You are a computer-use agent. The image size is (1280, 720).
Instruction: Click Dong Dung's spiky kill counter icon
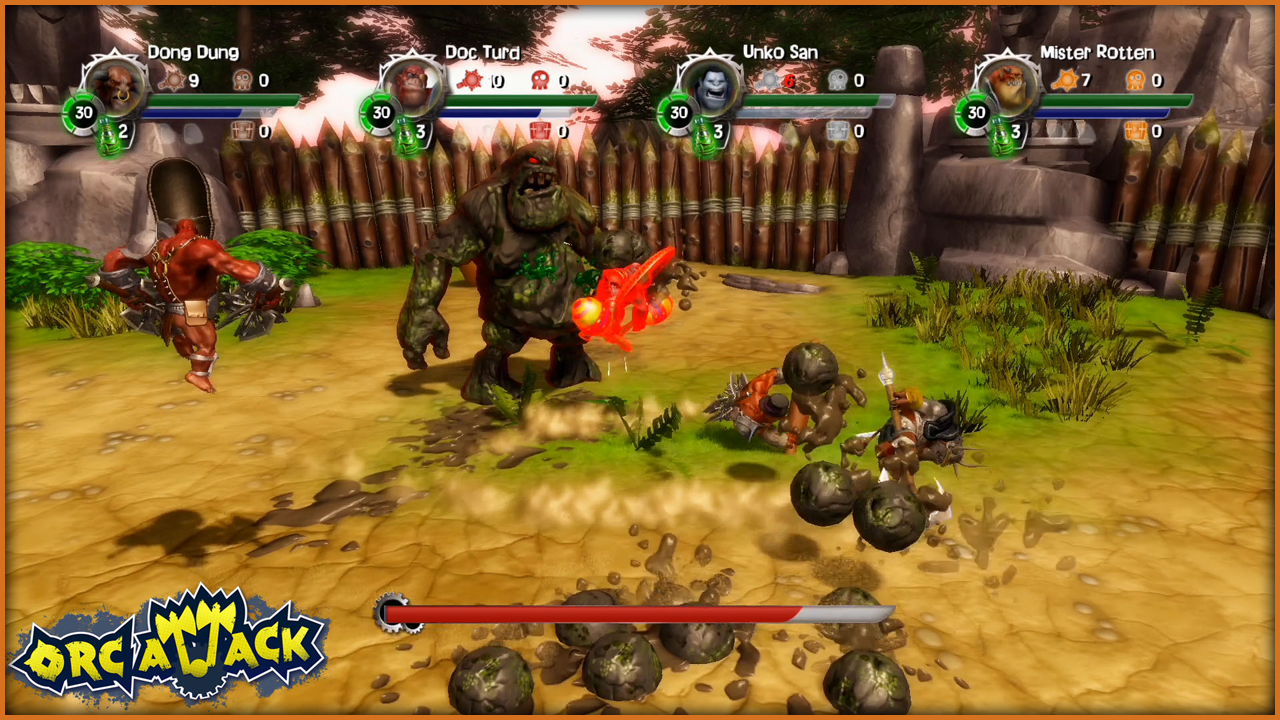pos(172,80)
